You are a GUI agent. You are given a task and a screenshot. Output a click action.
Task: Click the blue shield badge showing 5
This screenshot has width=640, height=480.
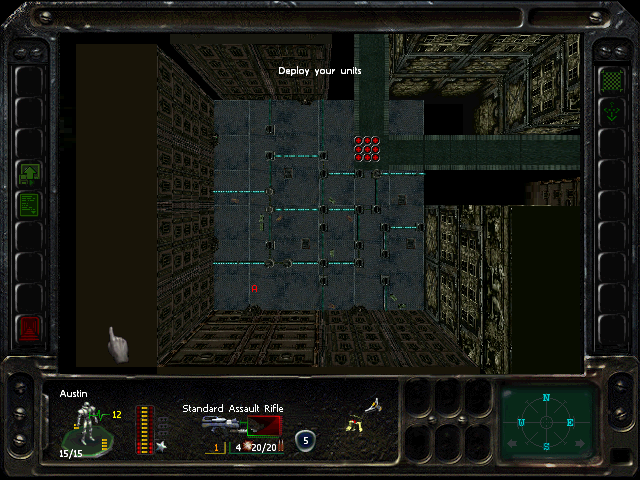point(305,438)
